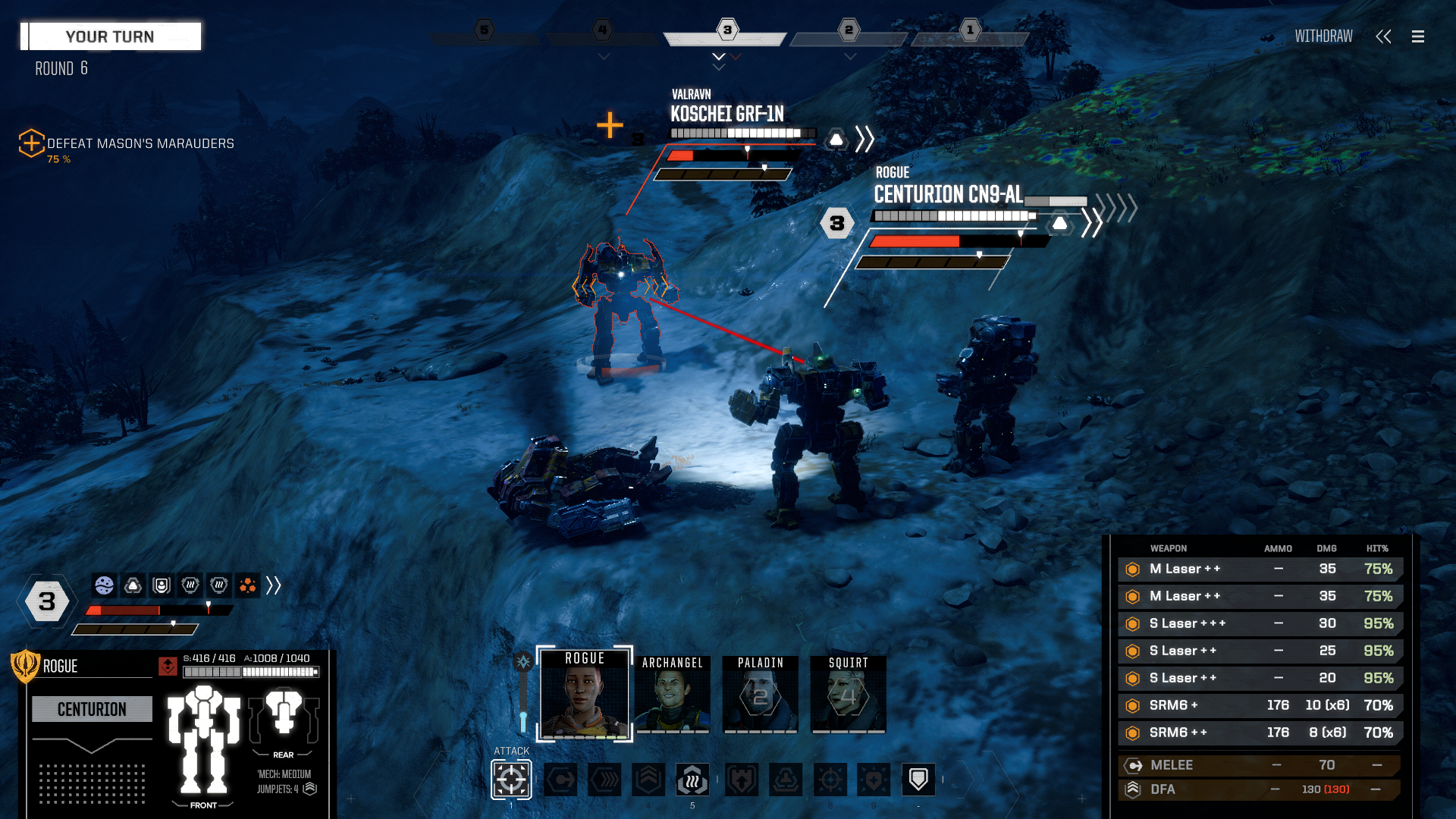Collapse the top bar using the double-left chevron
The height and width of the screenshot is (819, 1456).
1384,36
